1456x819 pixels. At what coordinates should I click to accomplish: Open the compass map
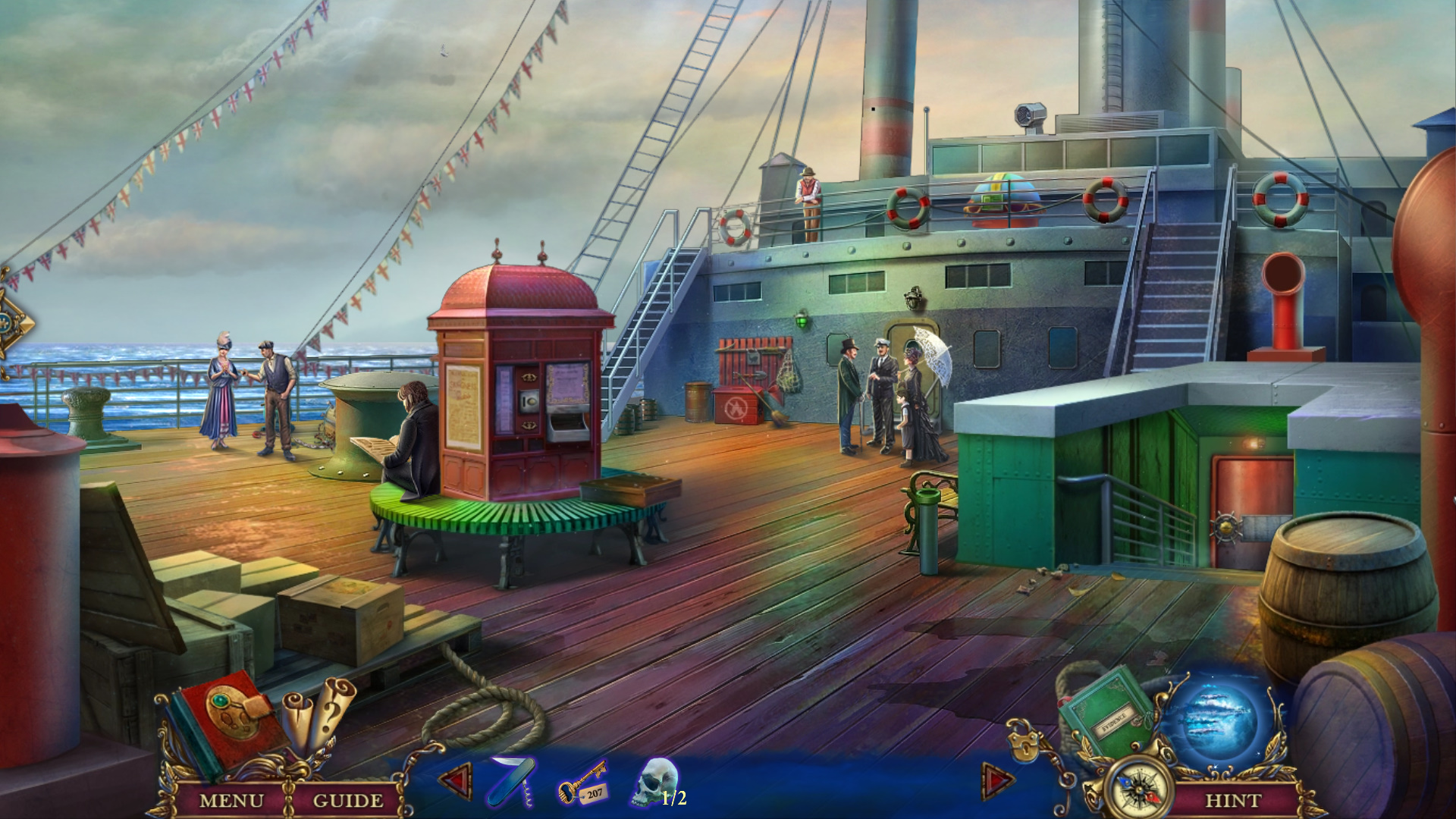(x=1139, y=790)
